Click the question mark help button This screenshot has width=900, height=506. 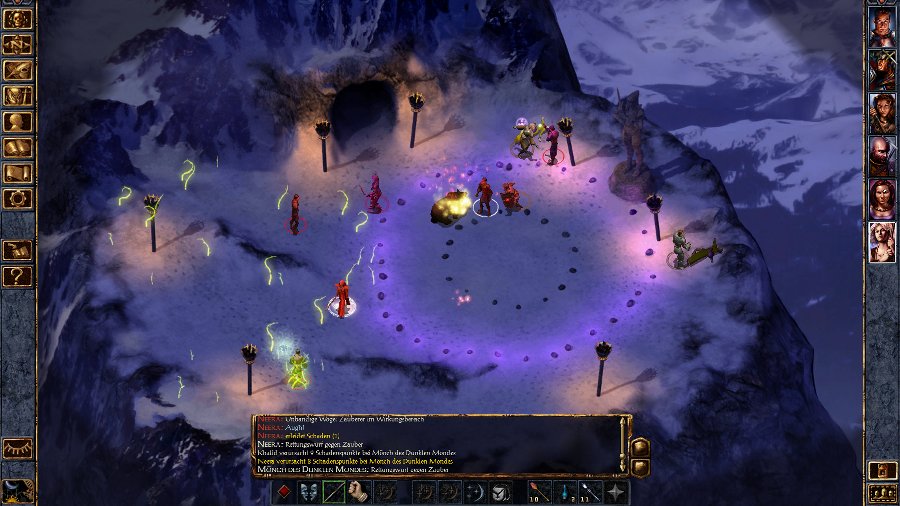[18, 275]
